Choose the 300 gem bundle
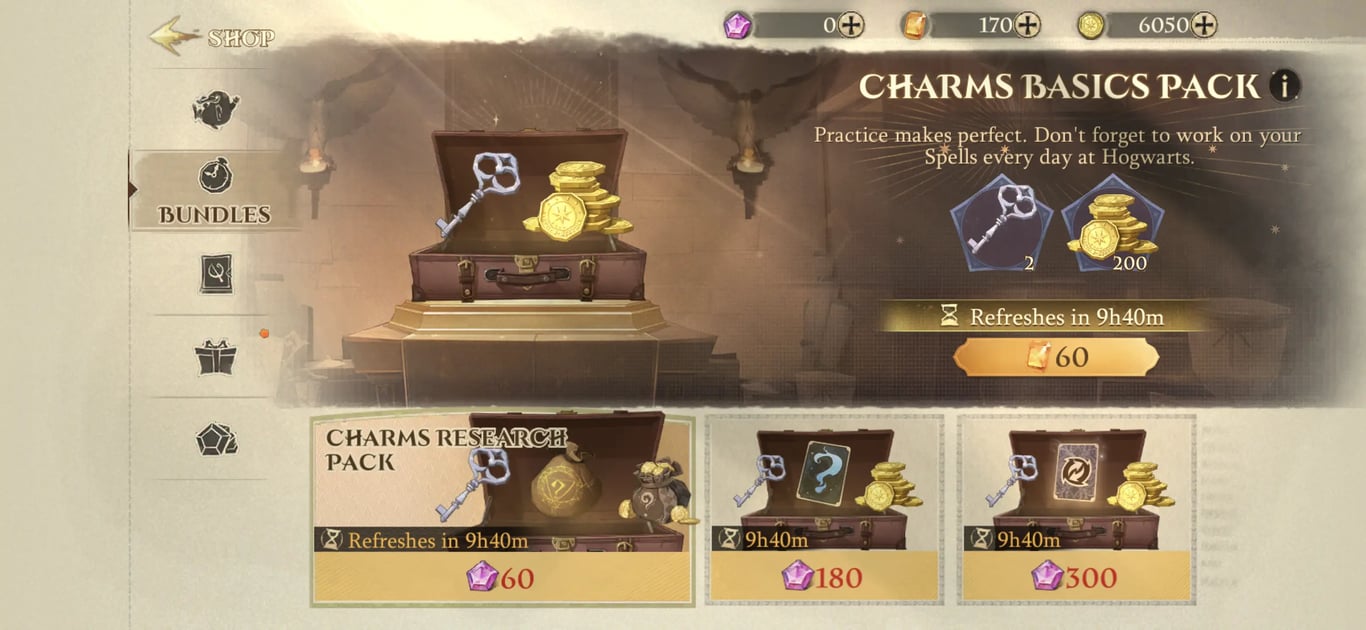Screen dimensions: 1366x630 (1077, 510)
